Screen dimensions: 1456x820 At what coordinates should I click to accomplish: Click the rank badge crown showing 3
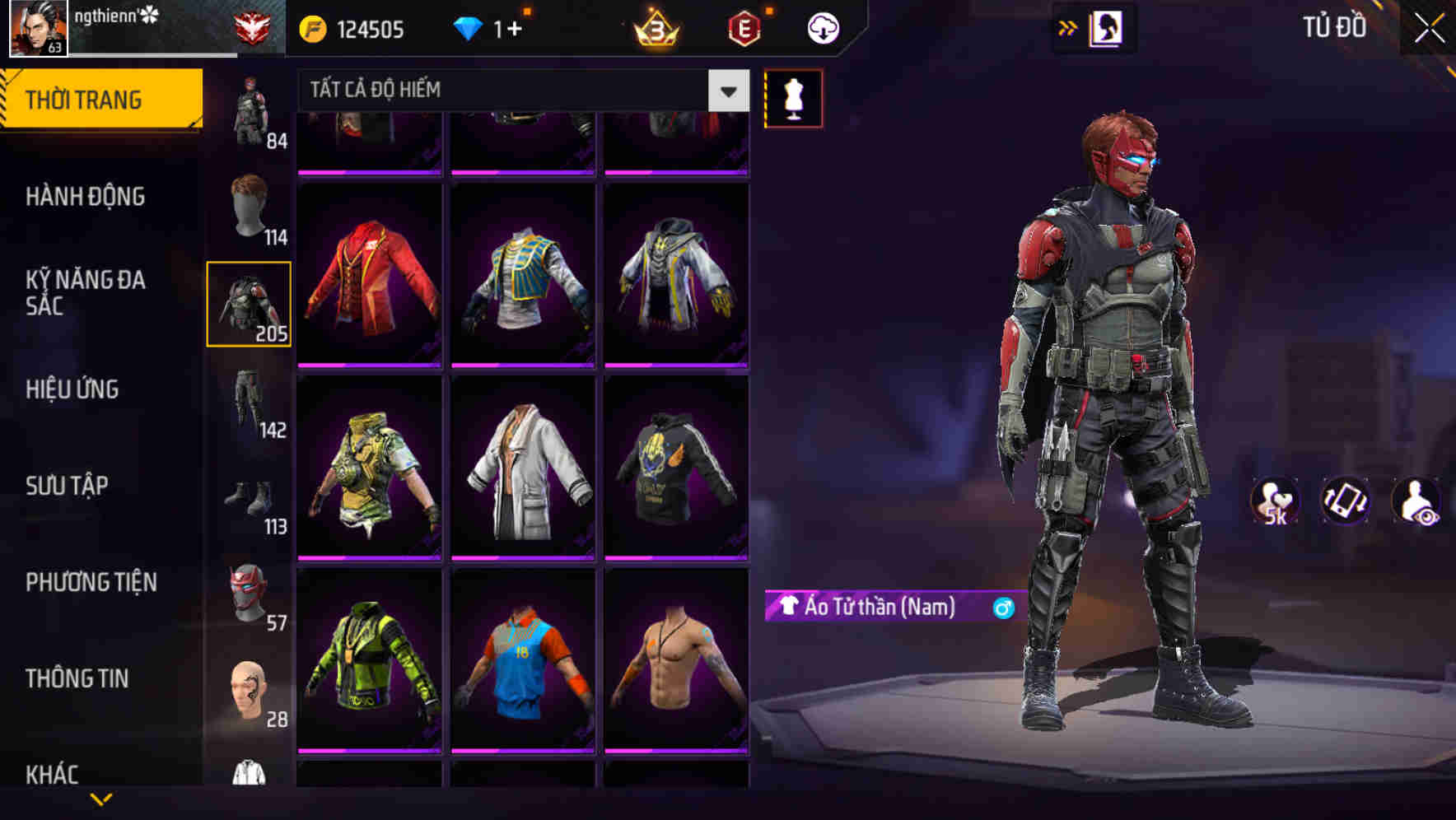(x=656, y=29)
